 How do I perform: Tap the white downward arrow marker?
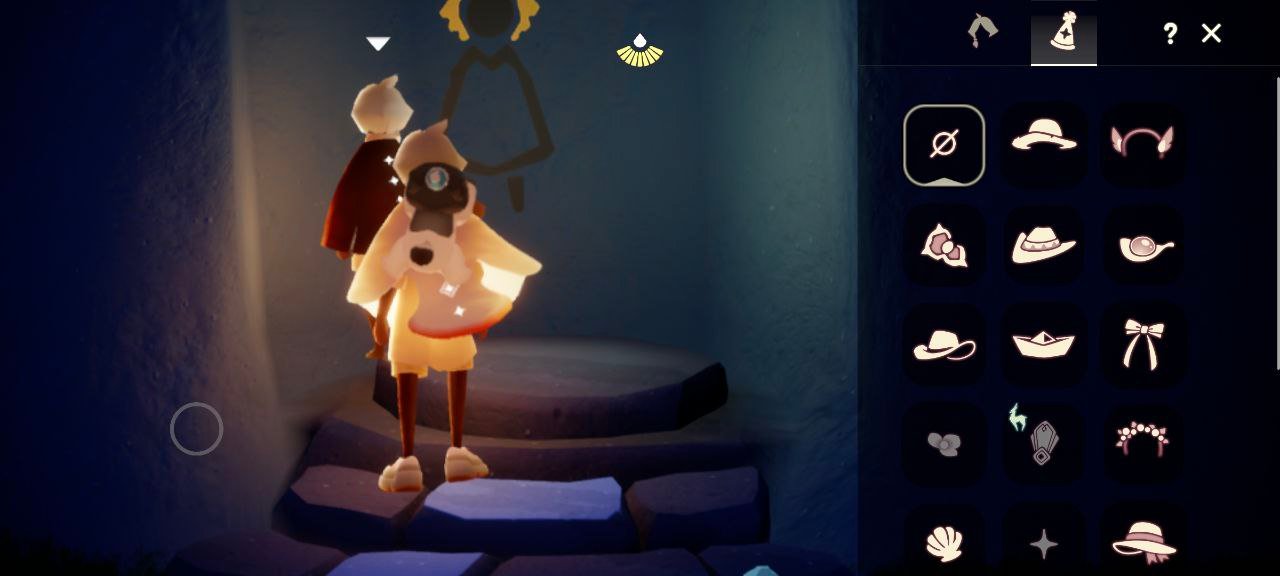[x=377, y=44]
